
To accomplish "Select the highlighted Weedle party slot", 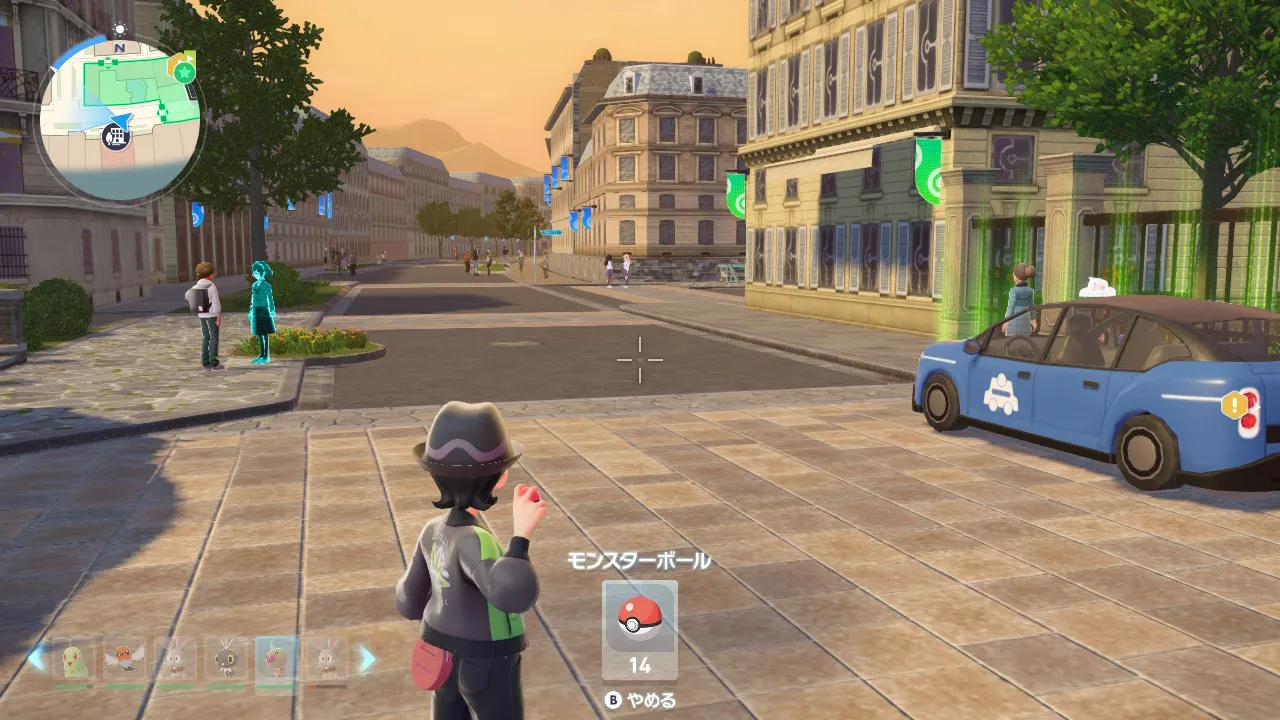I will coord(275,658).
